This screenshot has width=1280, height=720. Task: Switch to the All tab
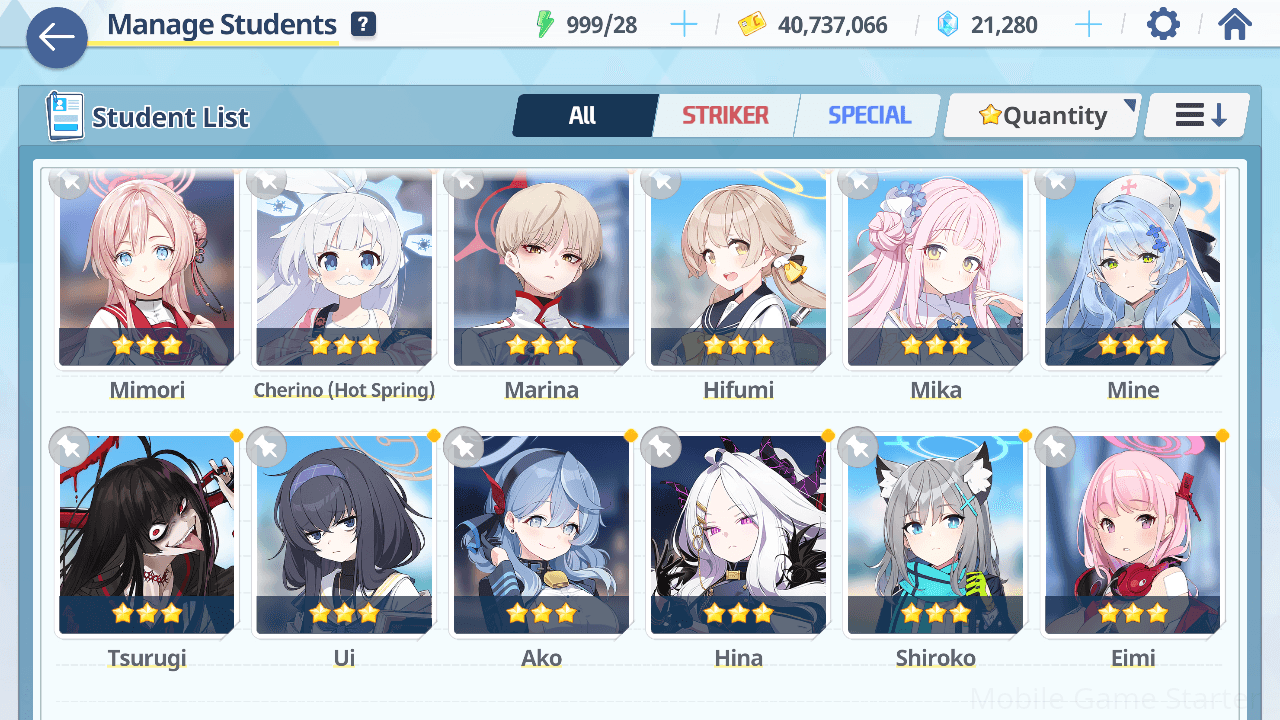click(x=583, y=116)
